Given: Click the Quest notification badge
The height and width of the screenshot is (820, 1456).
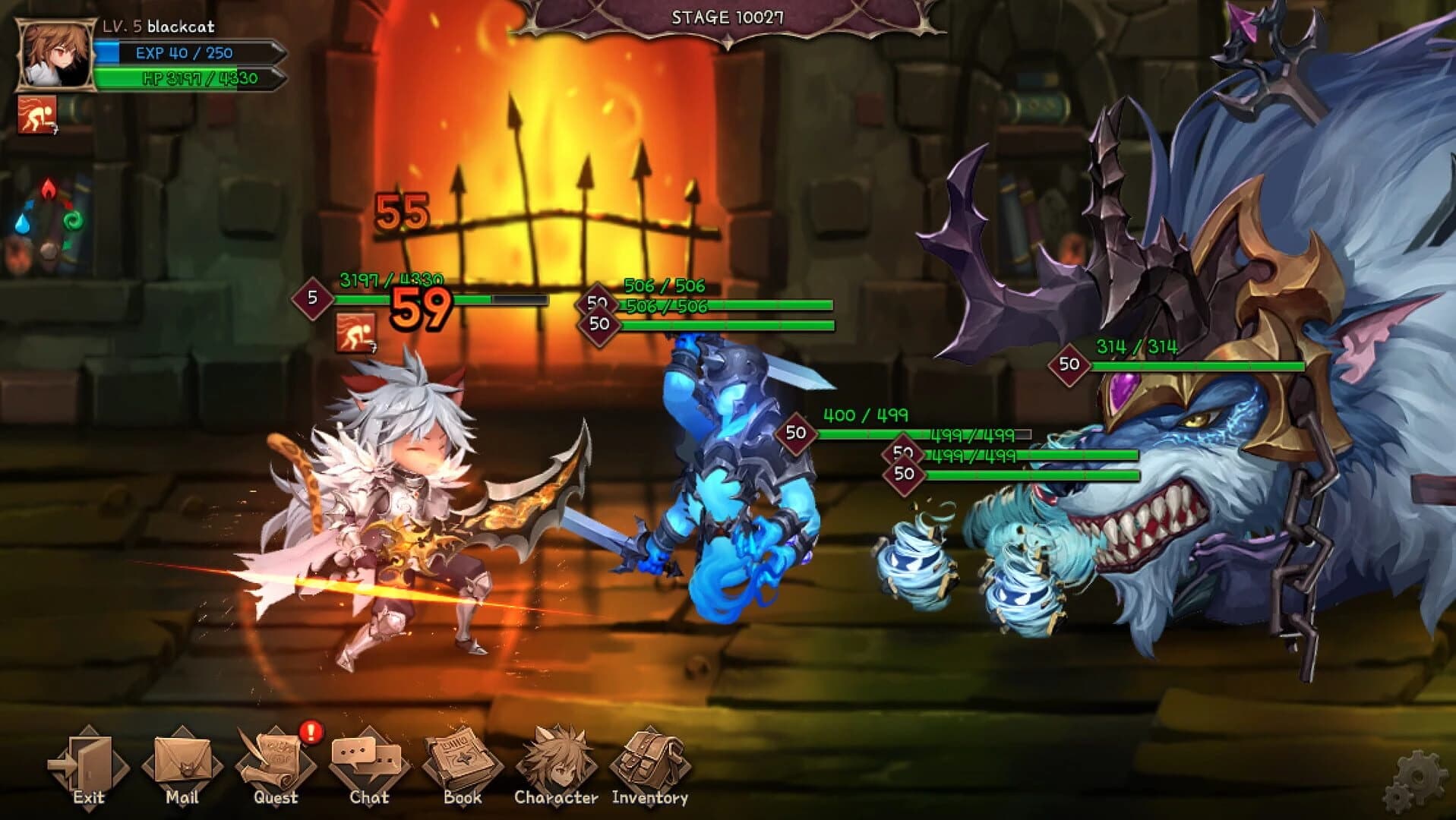Looking at the screenshot, I should [308, 733].
